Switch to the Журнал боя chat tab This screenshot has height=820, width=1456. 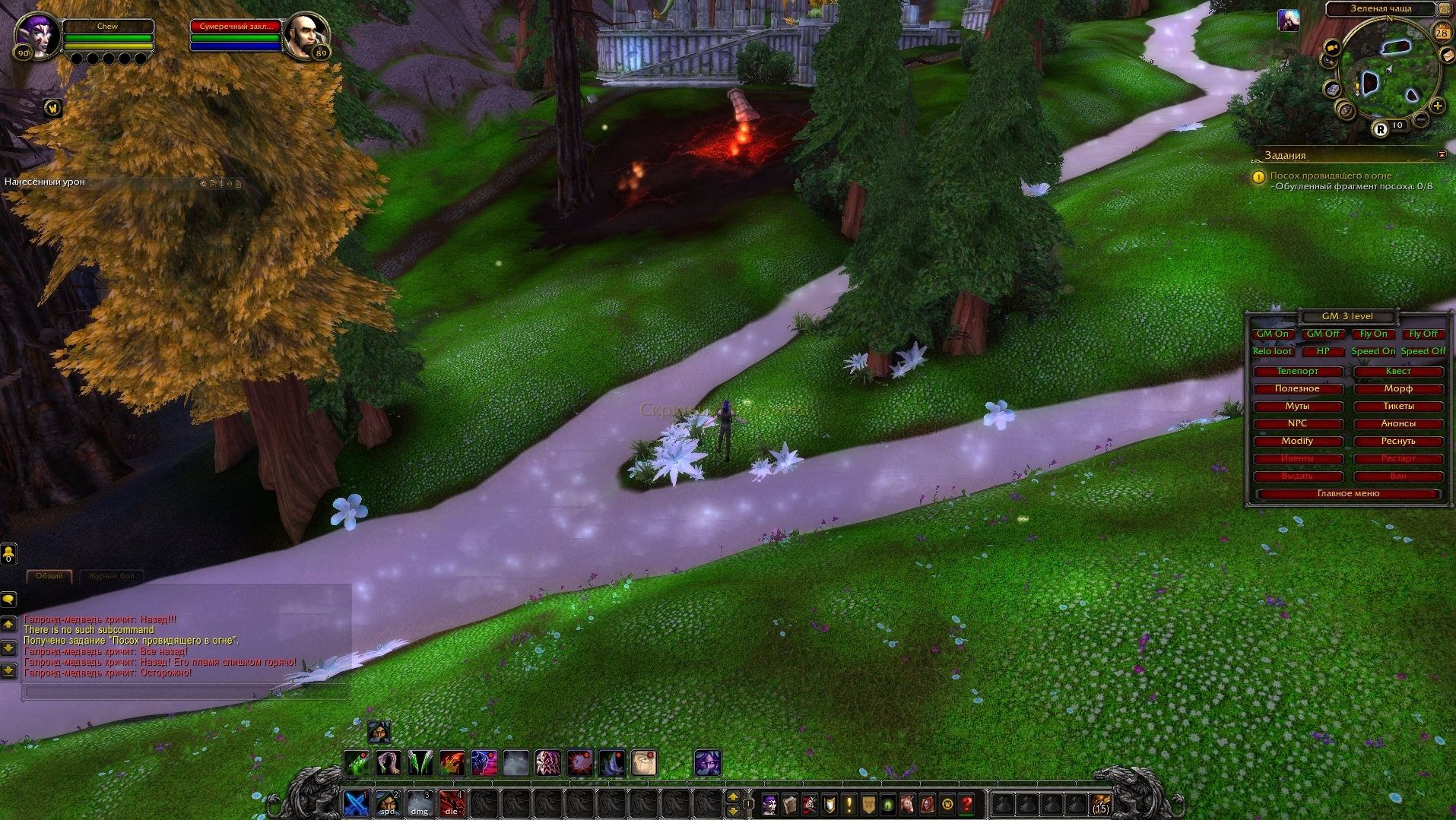[111, 576]
